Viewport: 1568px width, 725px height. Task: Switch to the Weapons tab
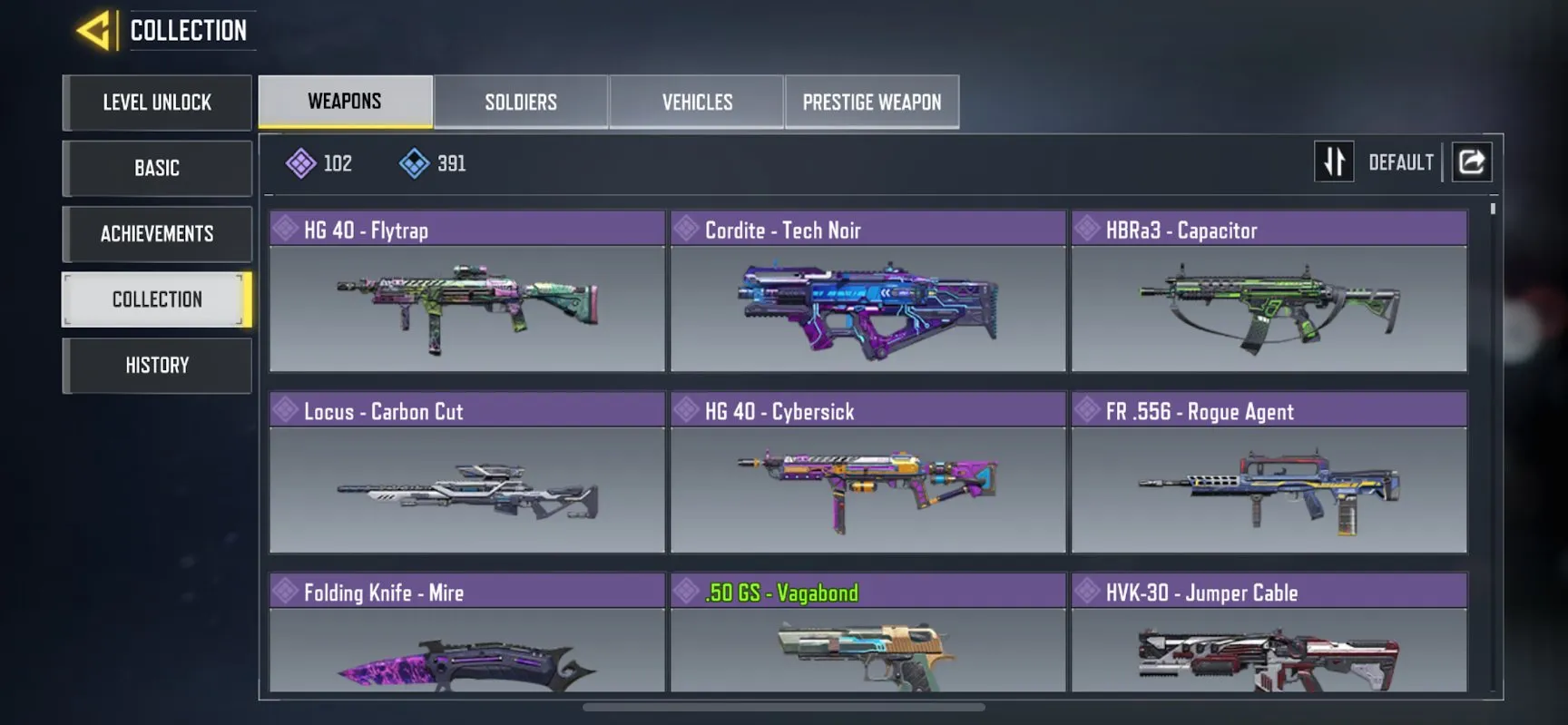pyautogui.click(x=345, y=102)
